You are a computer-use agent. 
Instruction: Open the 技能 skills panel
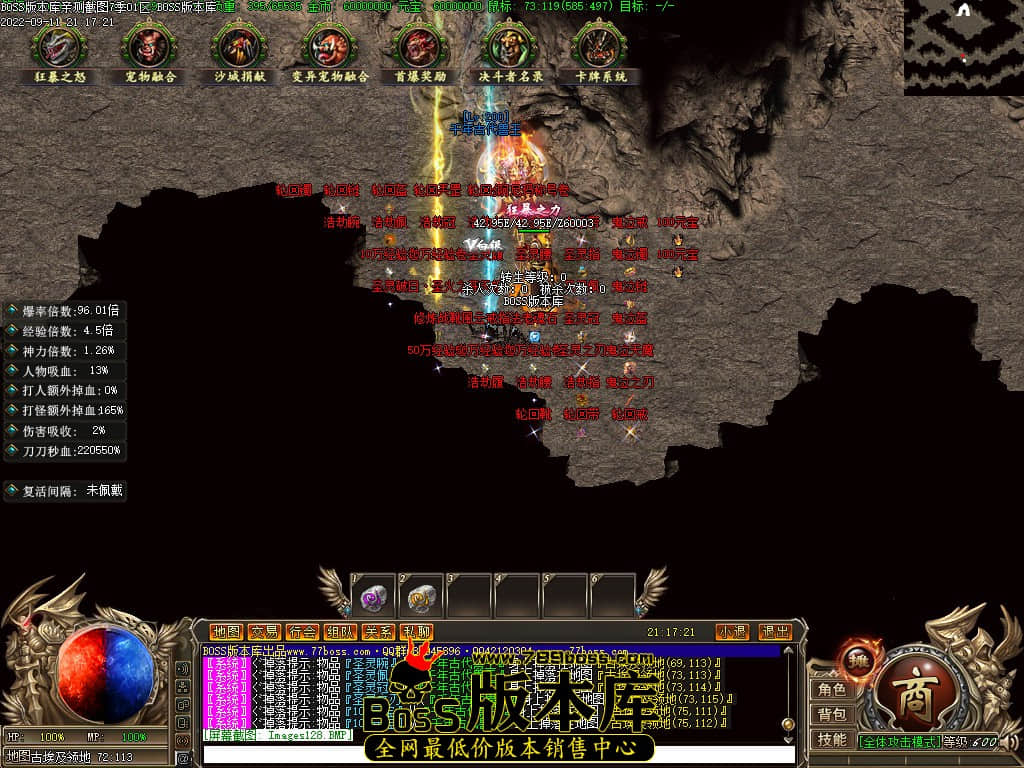point(832,740)
